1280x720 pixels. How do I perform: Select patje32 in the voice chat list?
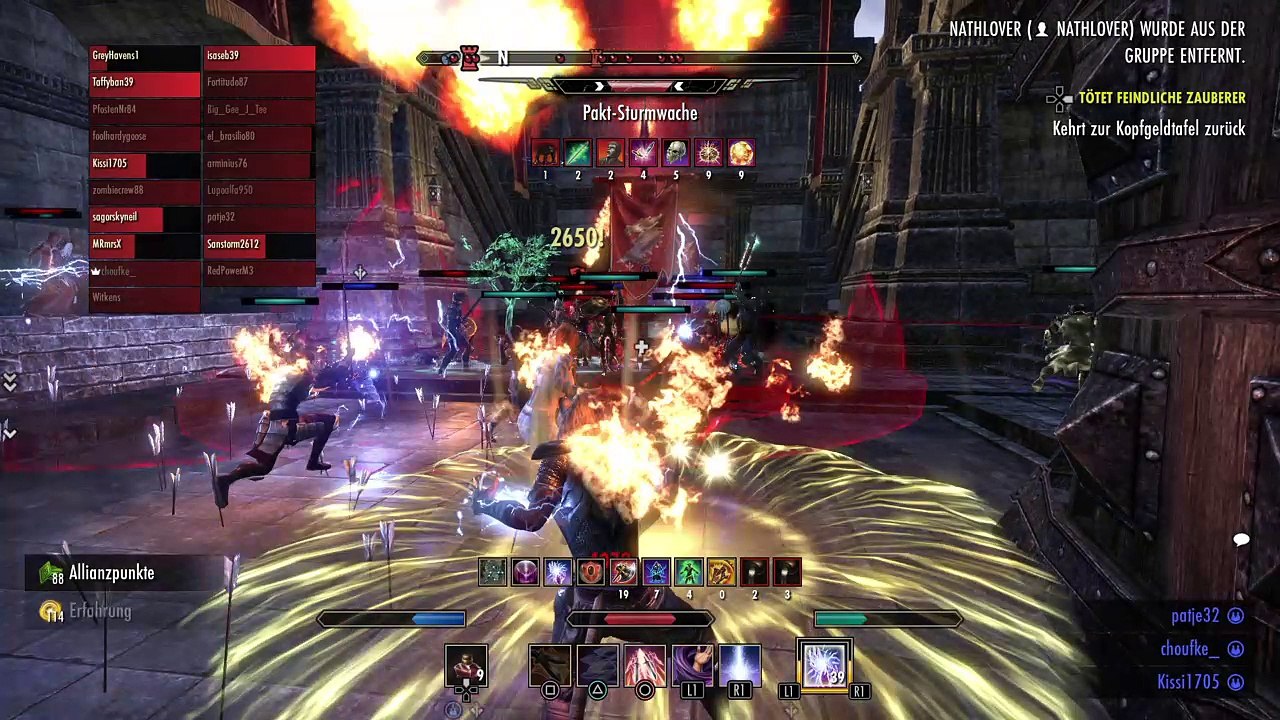pyautogui.click(x=1195, y=617)
